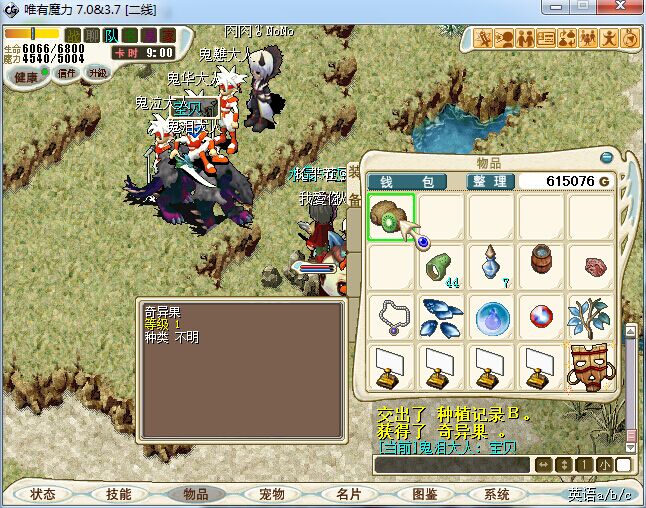Open the 图鉴 illustrated guide menu
The height and width of the screenshot is (508, 646).
coord(423,494)
